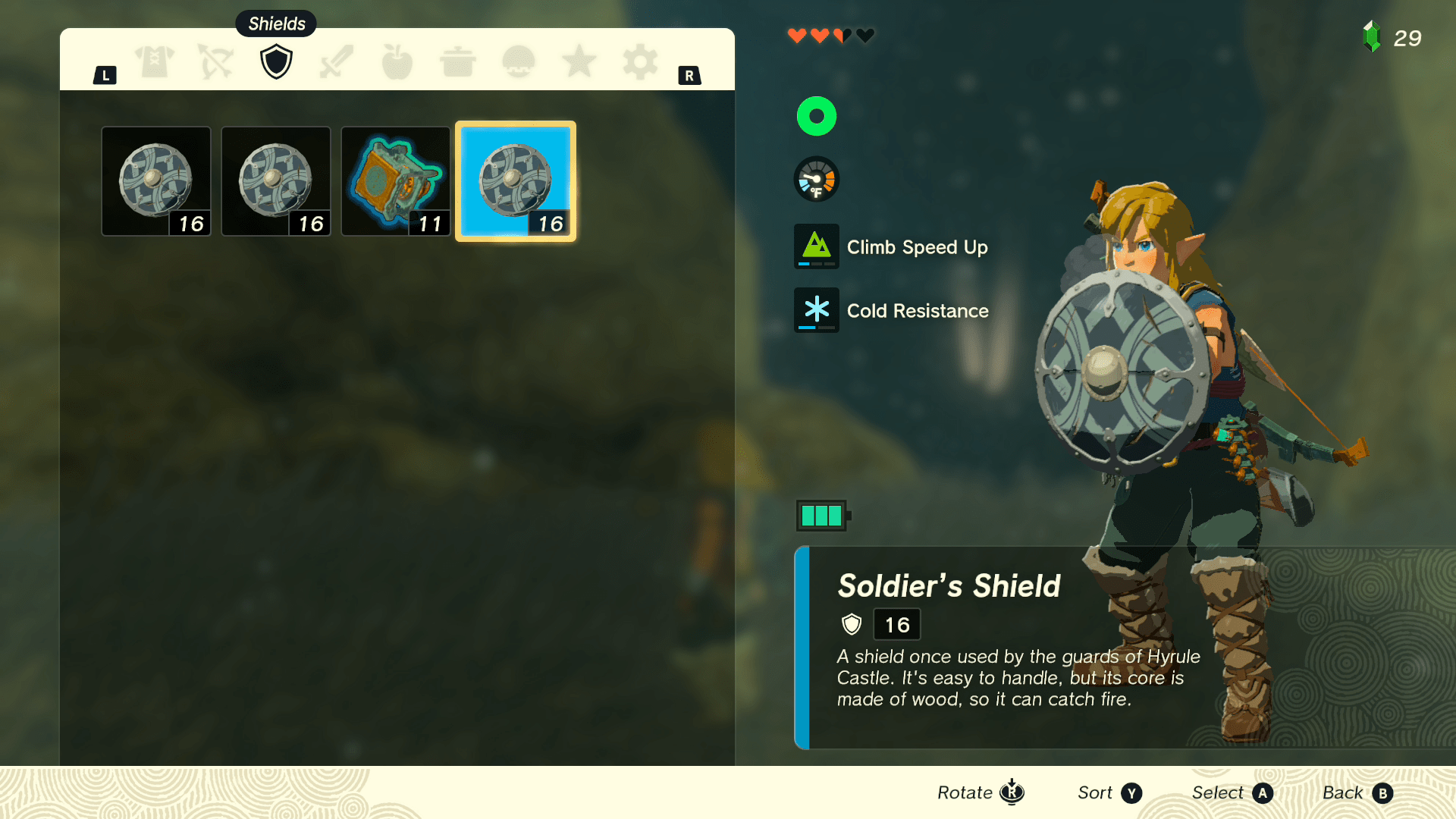Select the Shields tab icon
This screenshot has height=819, width=1456.
click(276, 62)
